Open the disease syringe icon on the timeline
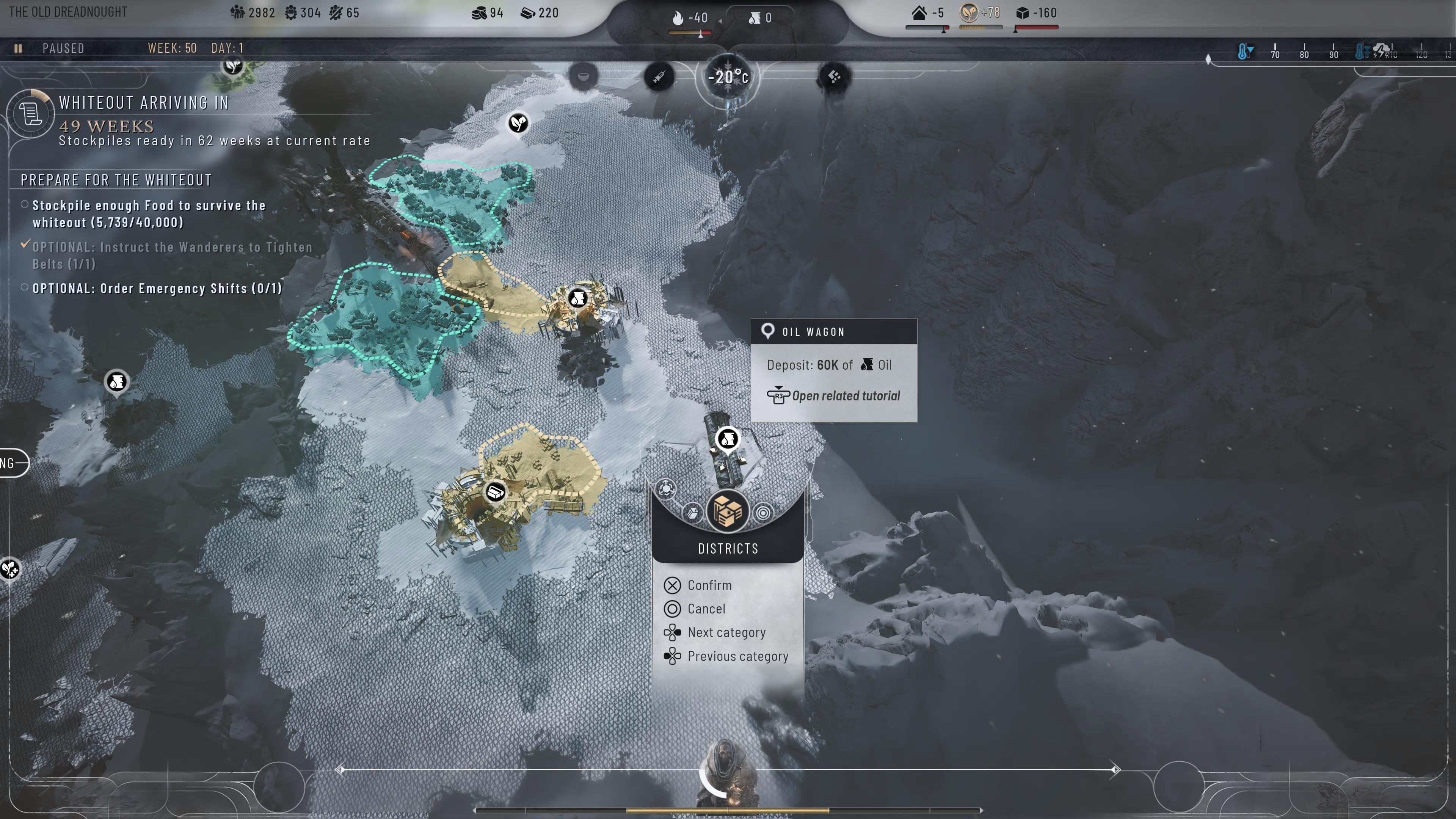This screenshot has width=1456, height=819. pyautogui.click(x=659, y=77)
